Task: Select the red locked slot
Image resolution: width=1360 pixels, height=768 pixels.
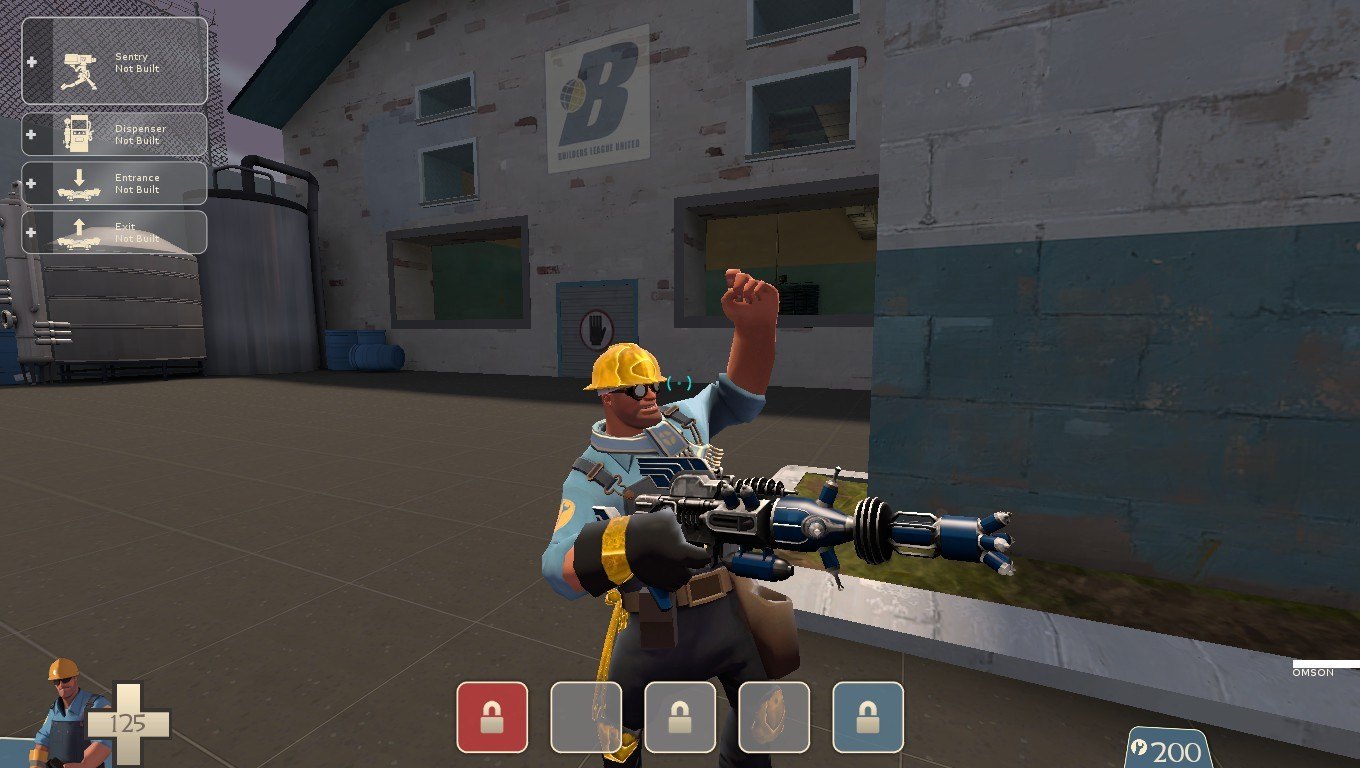Action: click(x=492, y=717)
